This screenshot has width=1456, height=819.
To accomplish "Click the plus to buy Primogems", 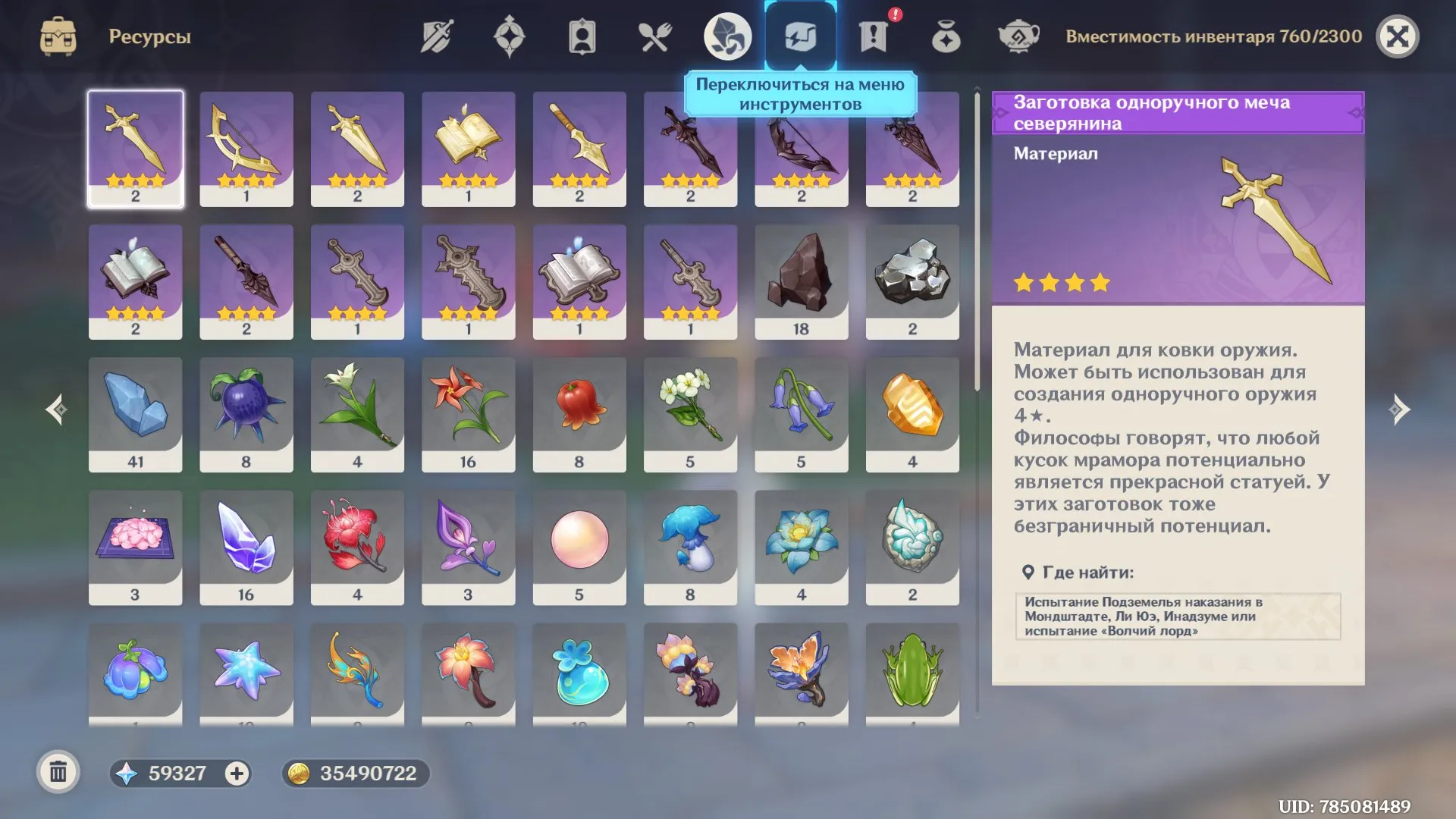I will coord(237,774).
